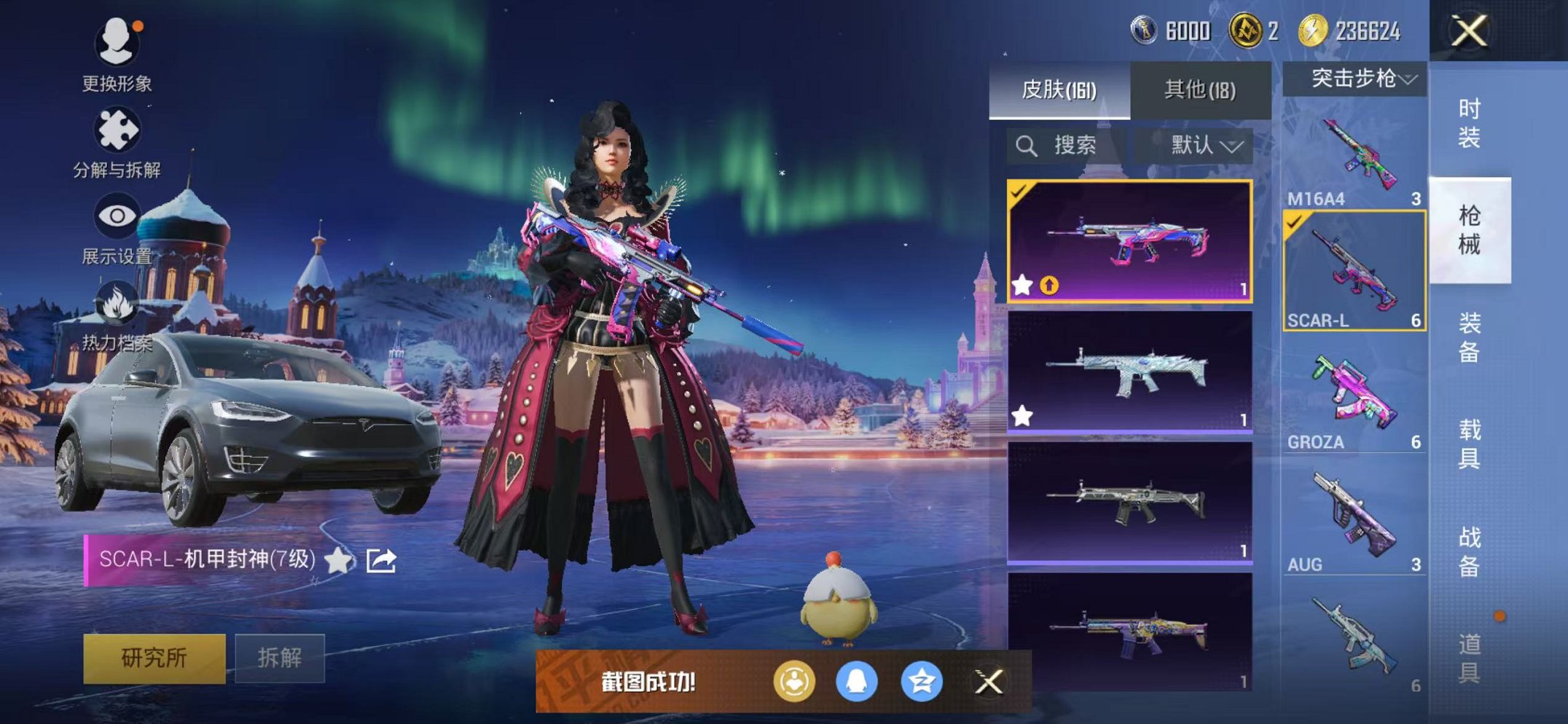Share the SCAR-L skin via arrow icon
Screen dimensions: 1568x724
(381, 560)
